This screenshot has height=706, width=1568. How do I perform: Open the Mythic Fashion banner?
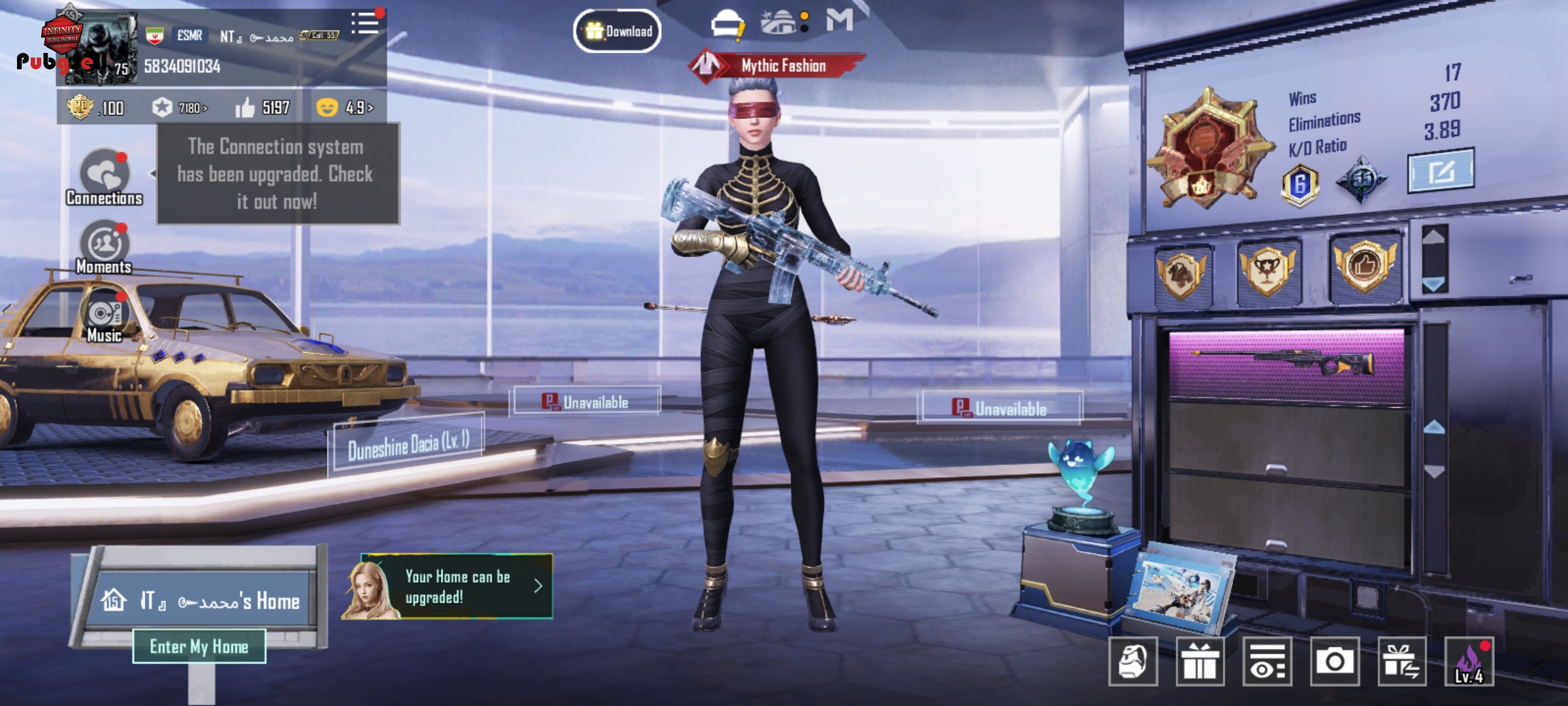click(x=777, y=65)
